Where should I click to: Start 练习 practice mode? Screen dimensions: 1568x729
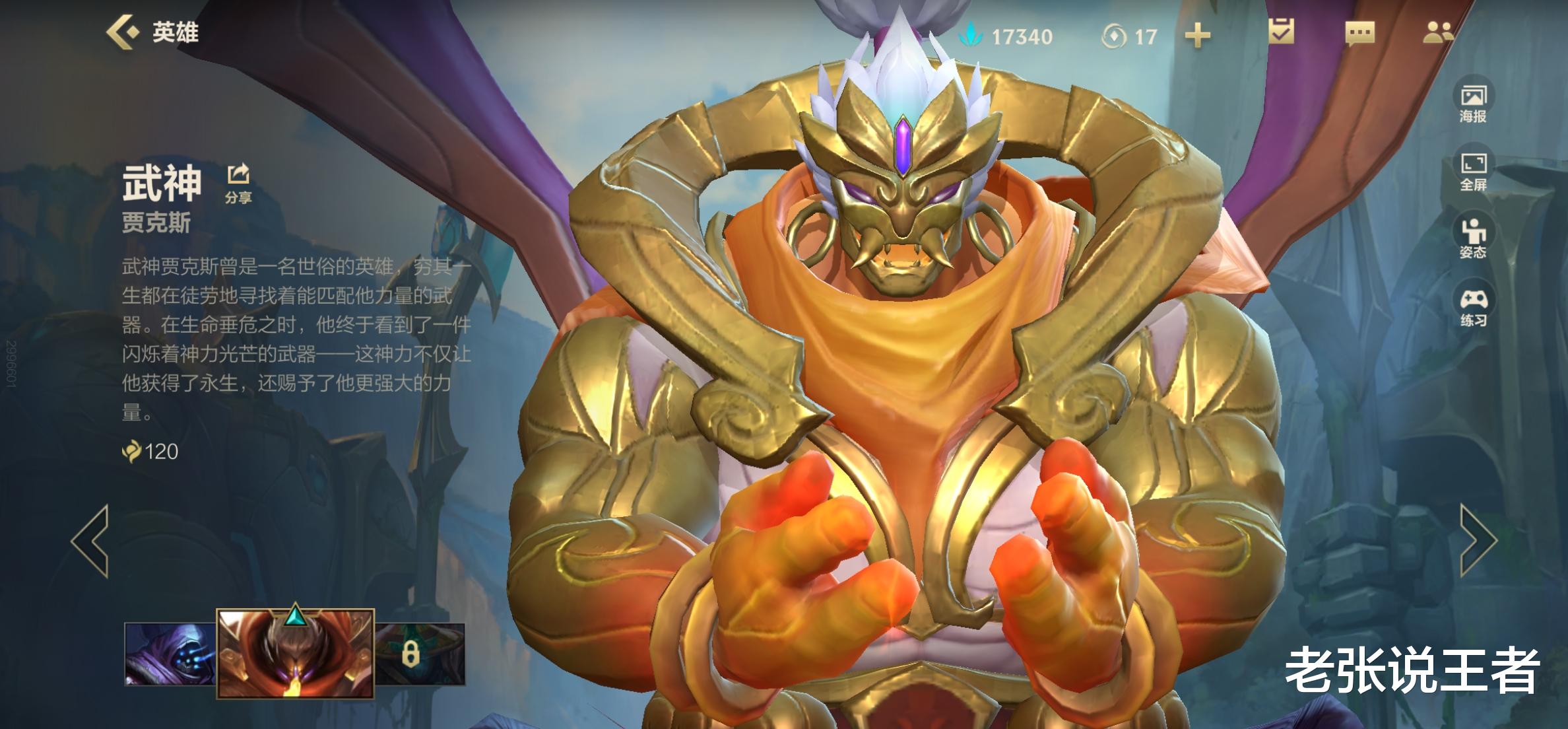pyautogui.click(x=1473, y=307)
